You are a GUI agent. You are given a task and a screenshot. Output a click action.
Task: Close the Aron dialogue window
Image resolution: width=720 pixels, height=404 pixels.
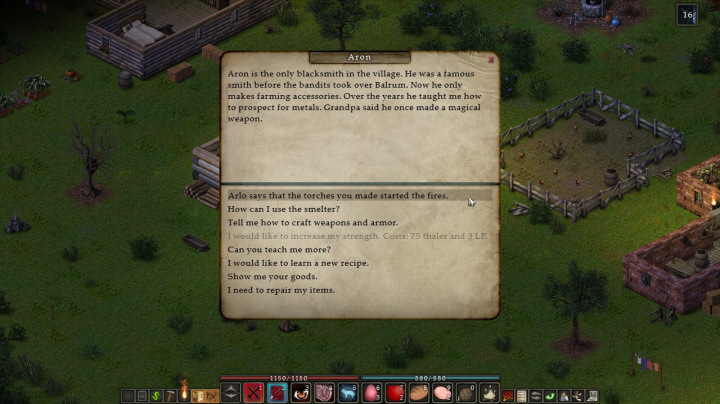click(491, 59)
